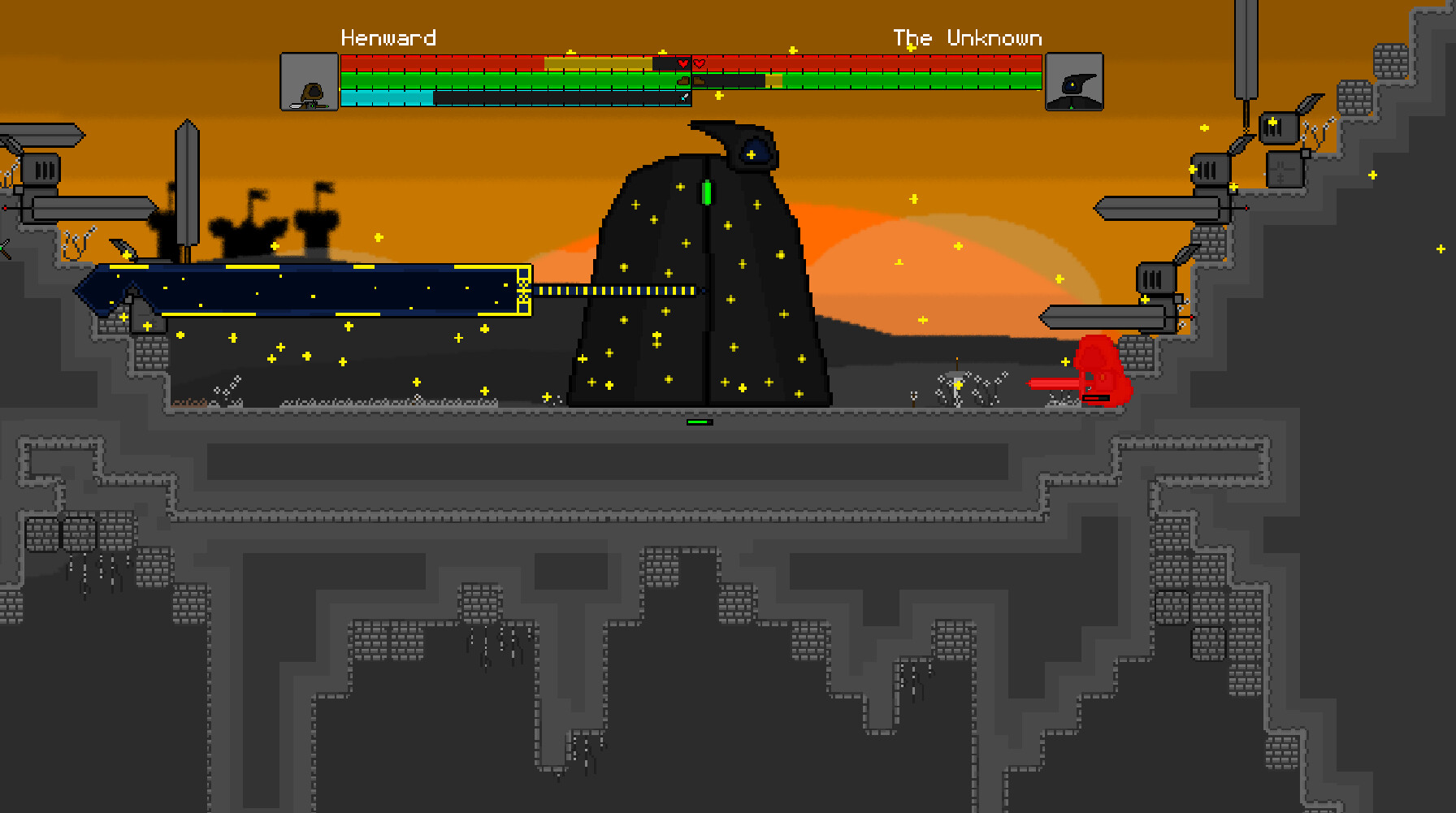Click Henward's portrait icon

tap(310, 81)
